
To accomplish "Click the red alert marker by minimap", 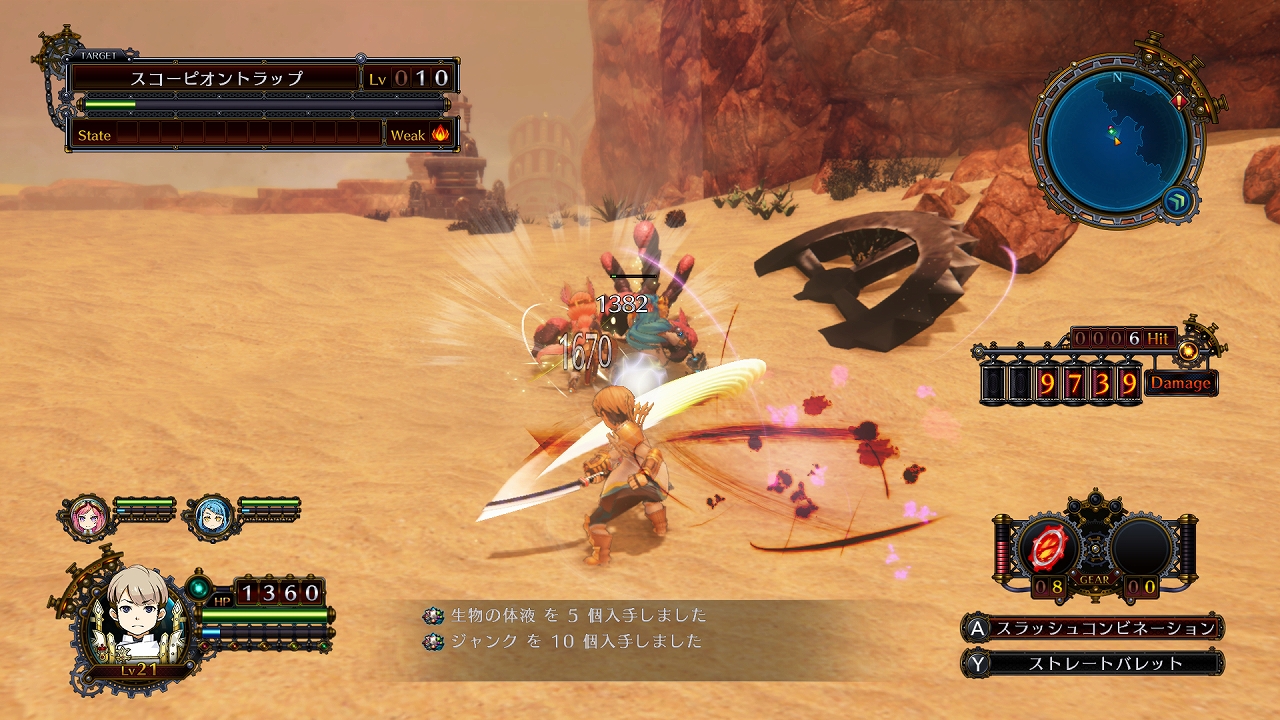I will click(x=1180, y=101).
